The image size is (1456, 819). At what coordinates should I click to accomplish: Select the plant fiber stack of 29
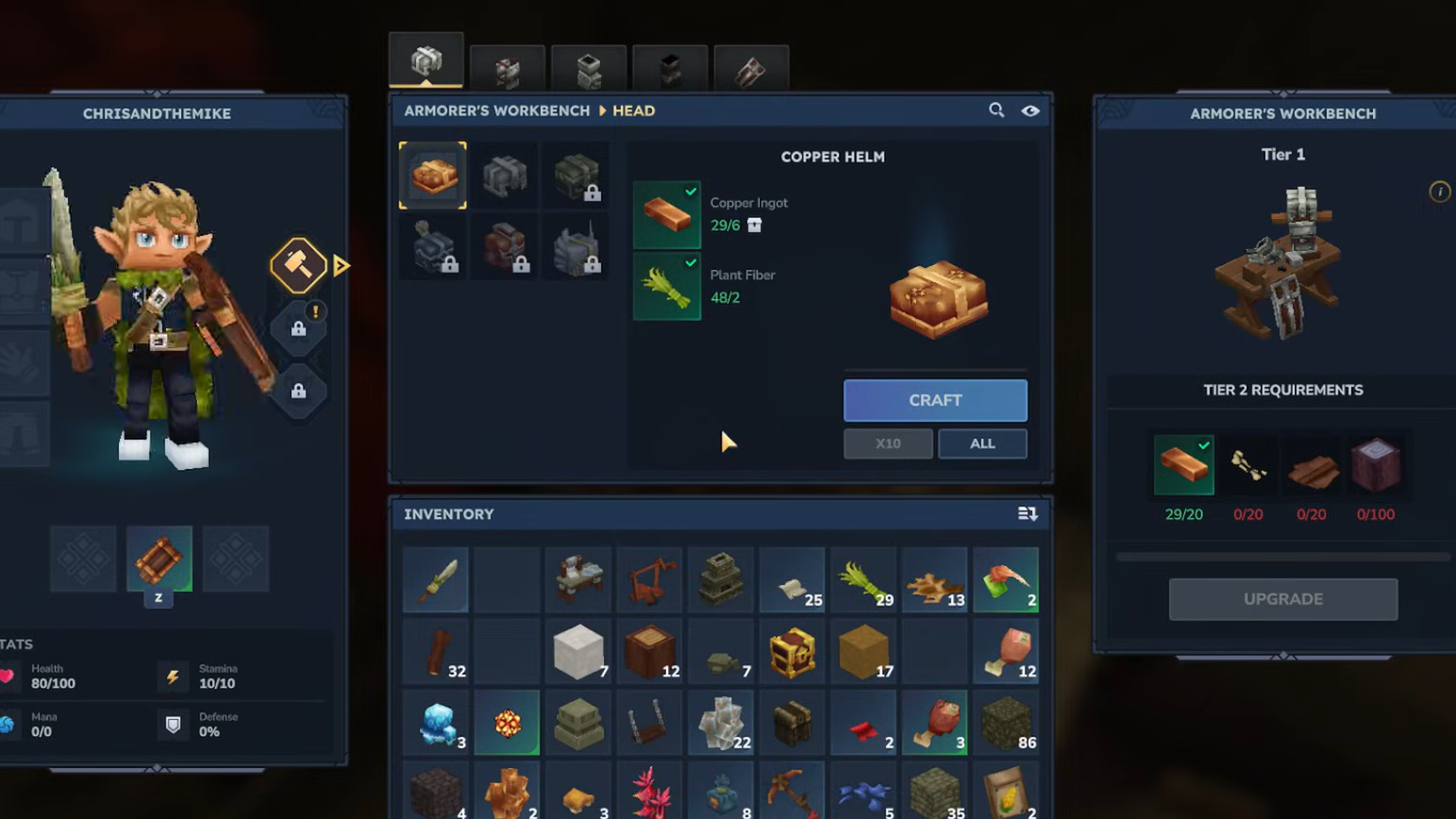pyautogui.click(x=863, y=580)
